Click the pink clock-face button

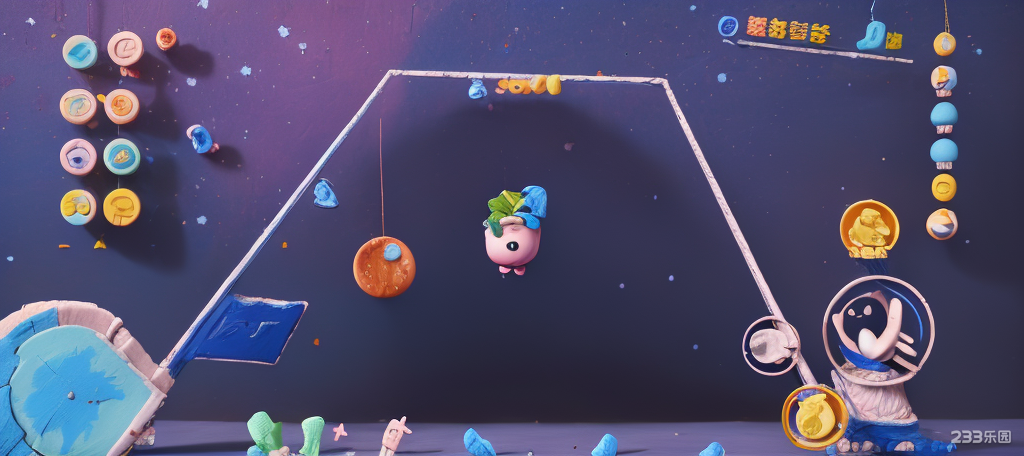(x=126, y=47)
